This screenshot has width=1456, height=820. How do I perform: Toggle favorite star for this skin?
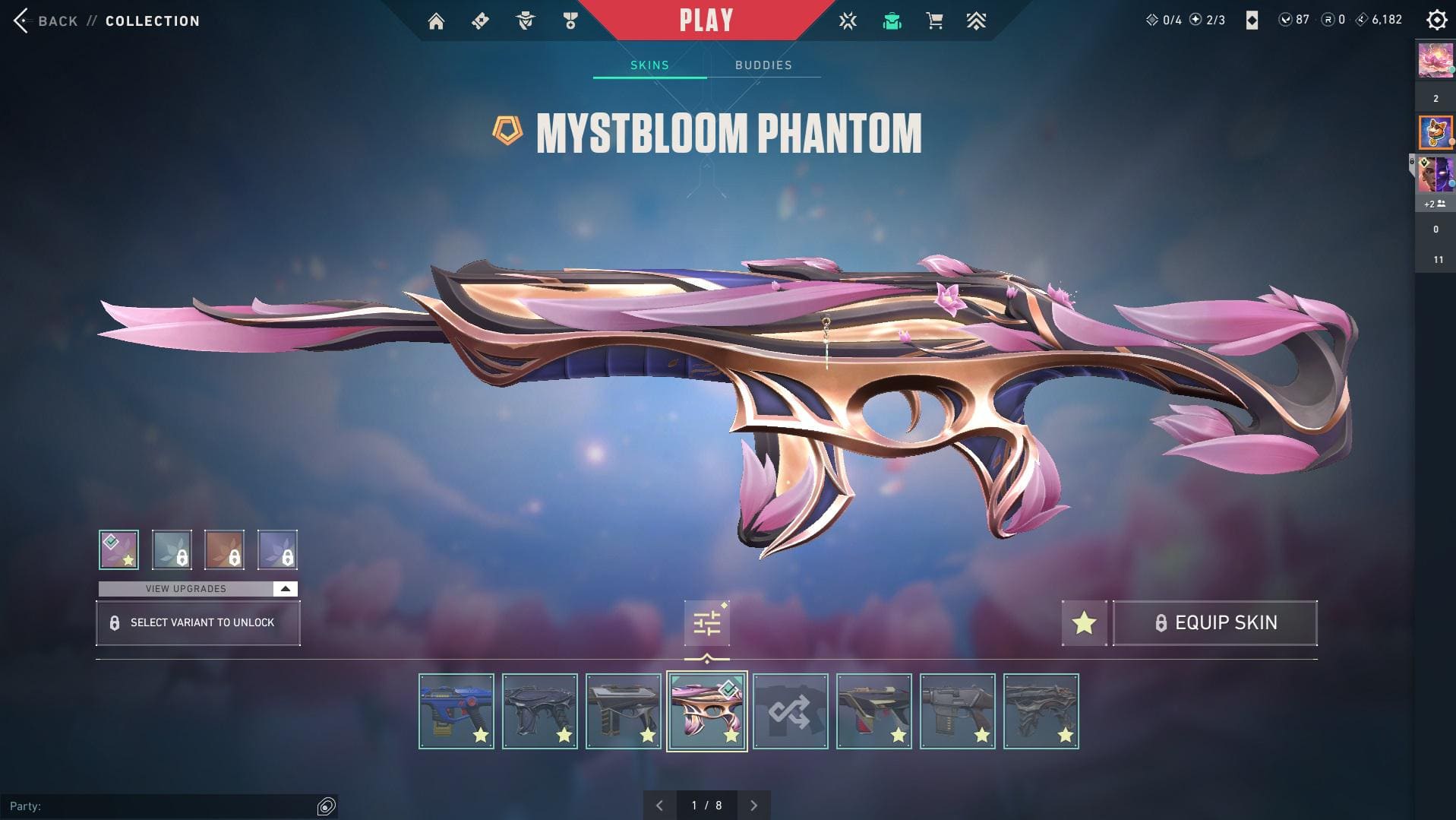tap(1084, 623)
